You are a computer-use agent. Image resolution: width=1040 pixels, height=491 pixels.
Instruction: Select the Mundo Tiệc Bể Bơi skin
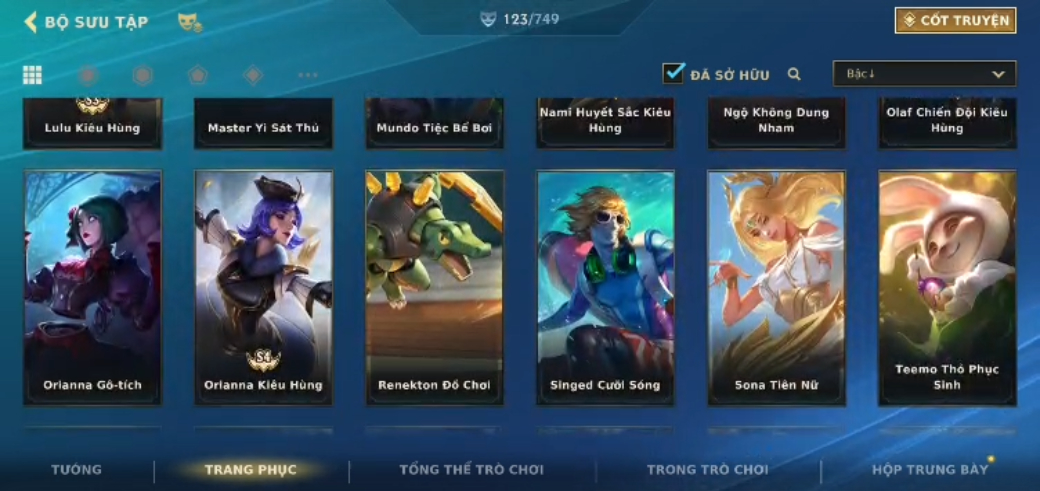tap(434, 125)
